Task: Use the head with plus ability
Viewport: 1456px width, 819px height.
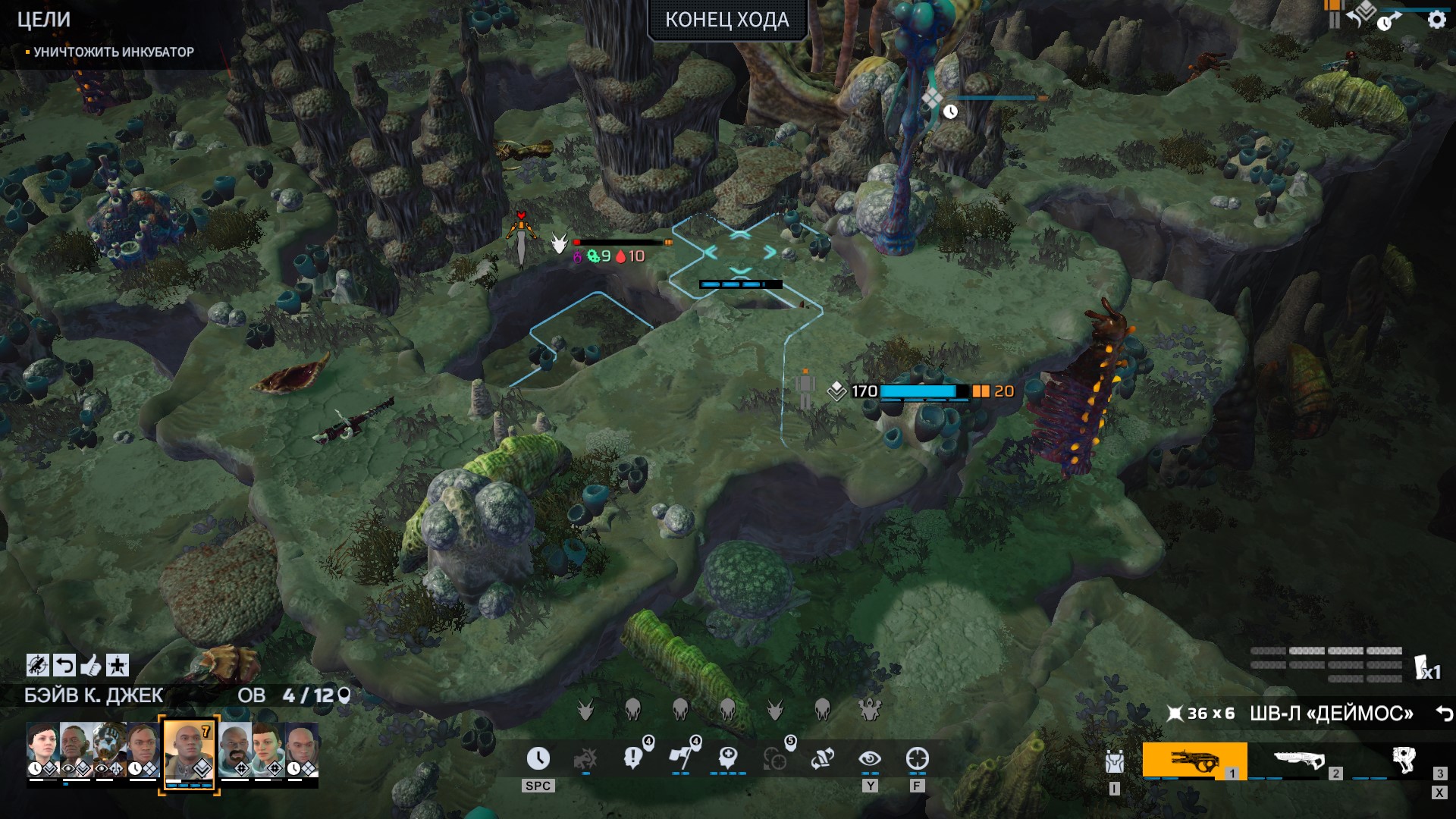Action: pos(728,758)
